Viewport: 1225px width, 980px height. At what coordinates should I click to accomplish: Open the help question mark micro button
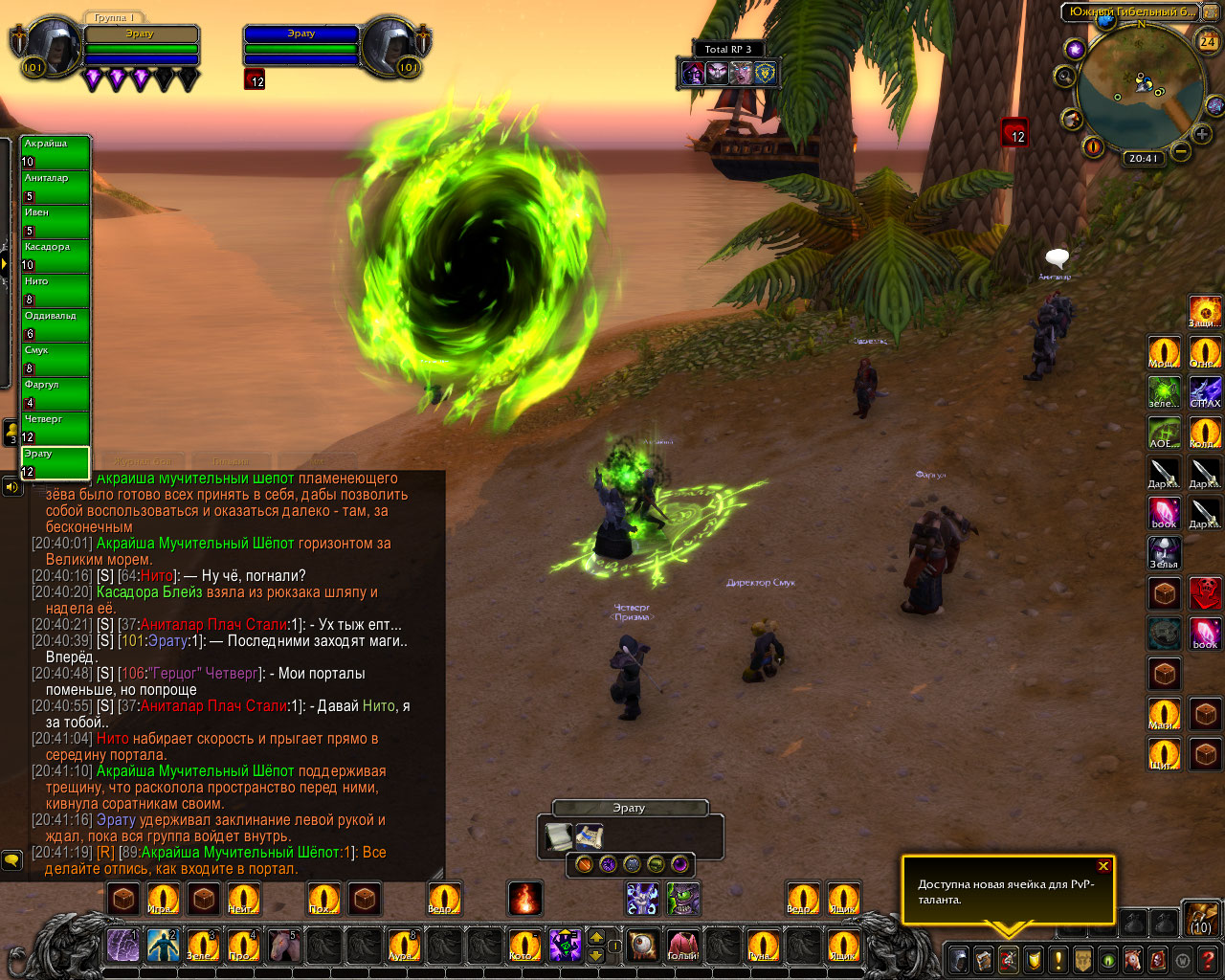tap(1208, 958)
